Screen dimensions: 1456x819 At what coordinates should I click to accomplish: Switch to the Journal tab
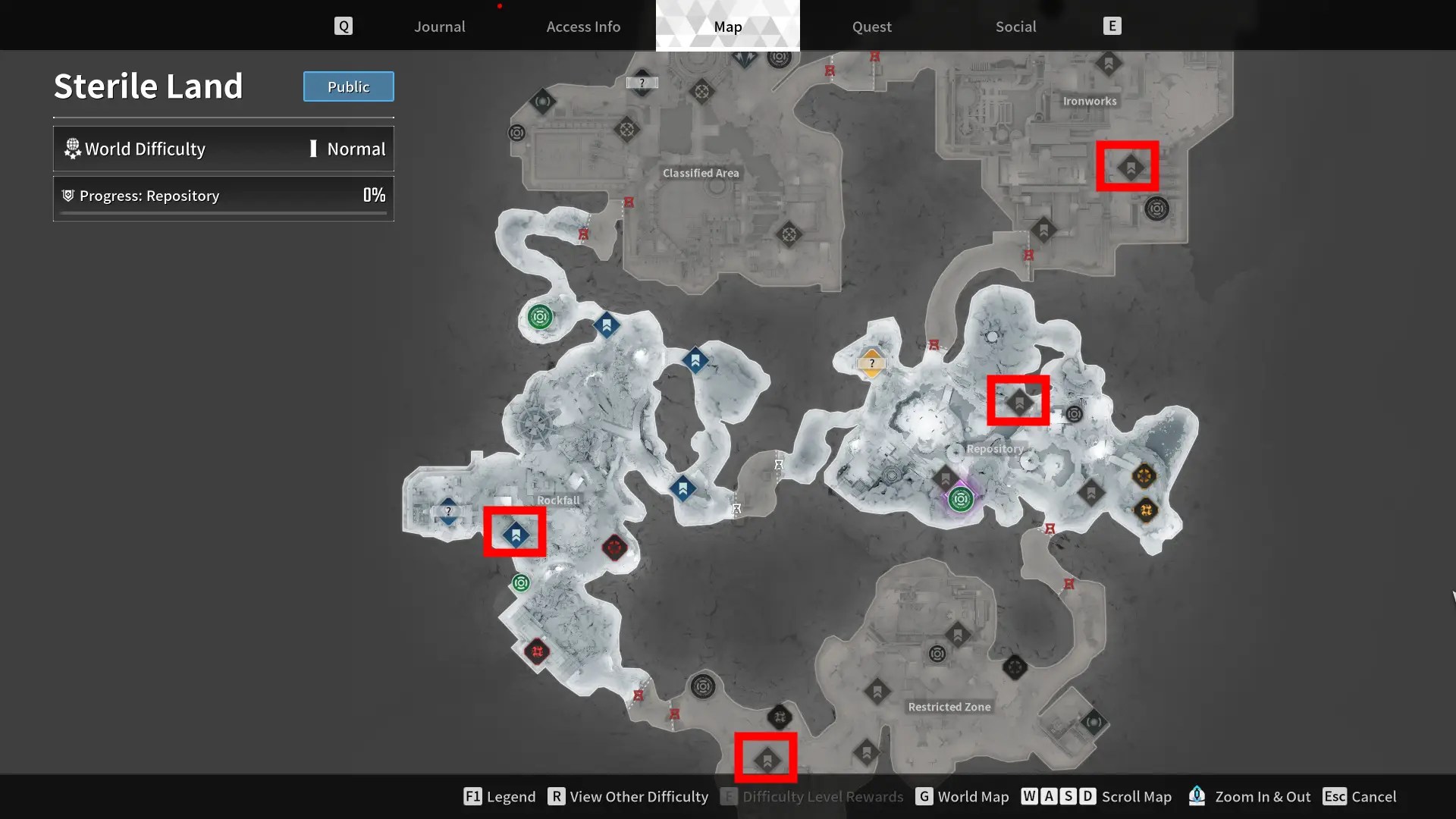coord(439,27)
